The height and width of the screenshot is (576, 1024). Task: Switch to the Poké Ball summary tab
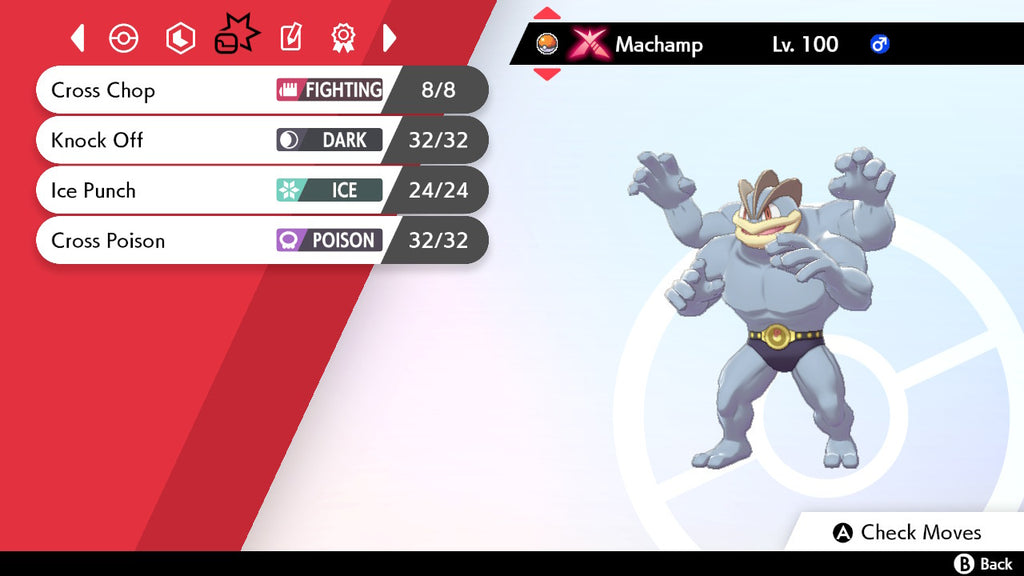click(x=123, y=39)
